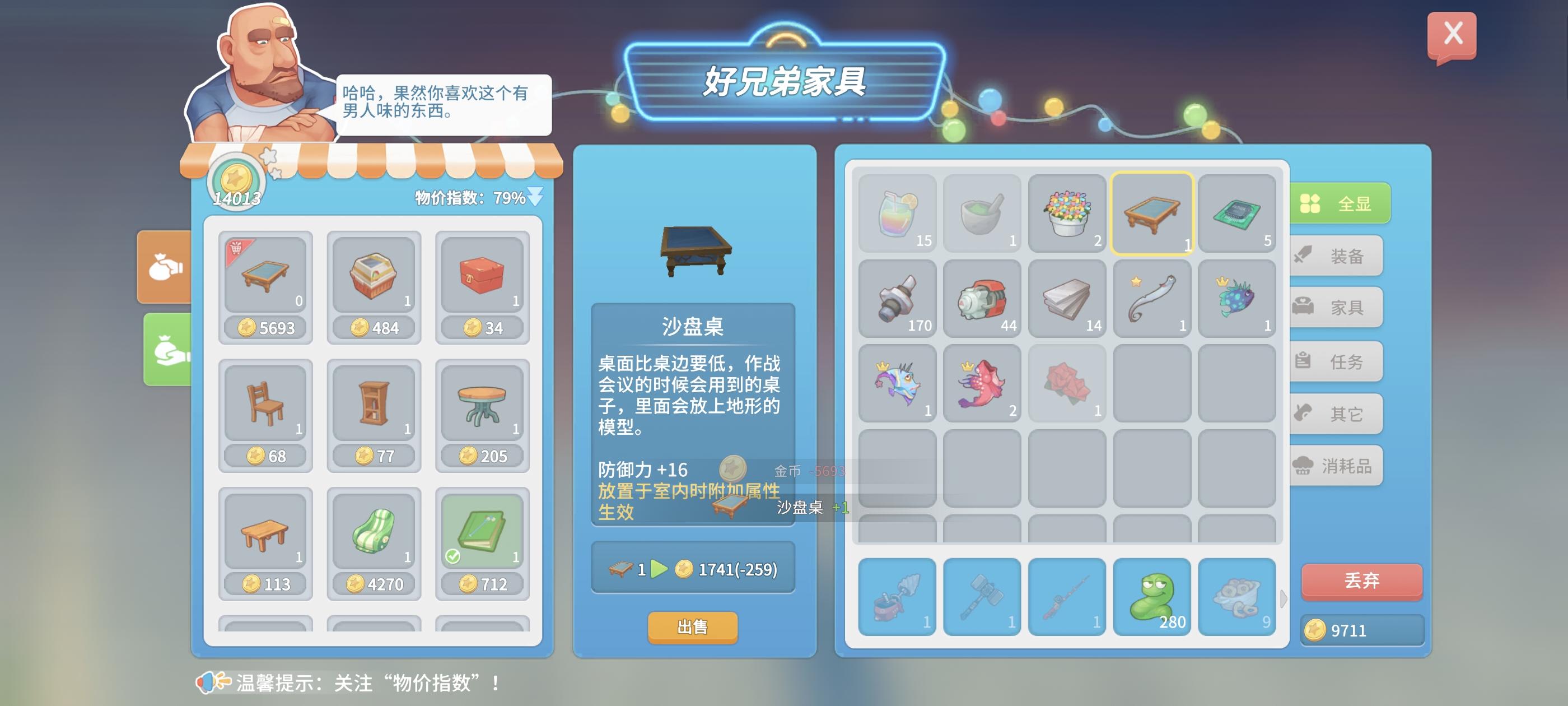Select the hammer in the quick-use bar
This screenshot has height=706, width=1568.
[x=982, y=597]
